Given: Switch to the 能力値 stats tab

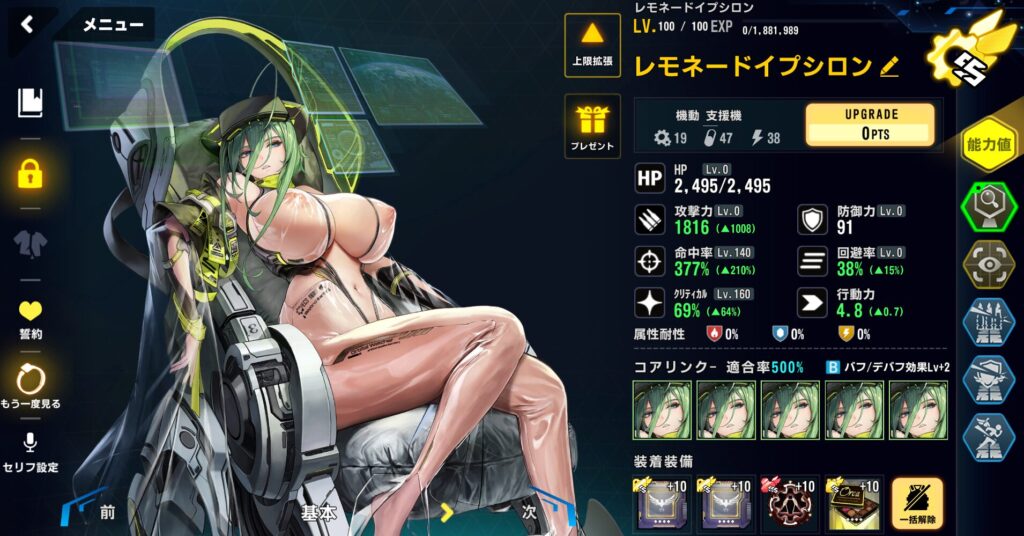Looking at the screenshot, I should (x=989, y=145).
